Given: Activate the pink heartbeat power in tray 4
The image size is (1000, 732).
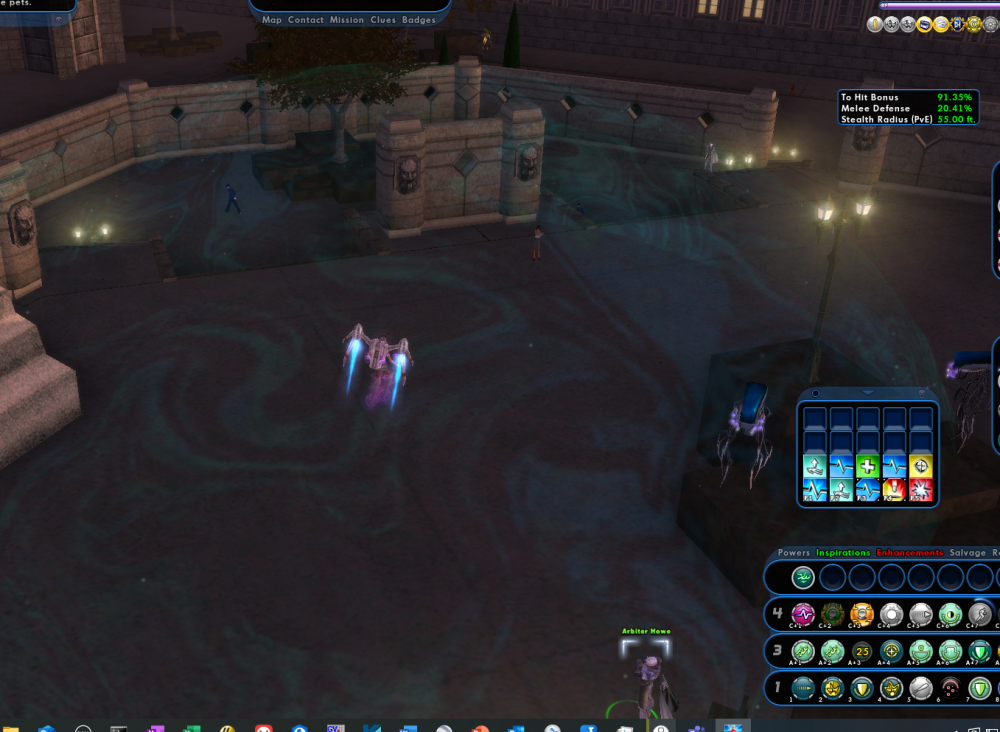Looking at the screenshot, I should tap(802, 614).
